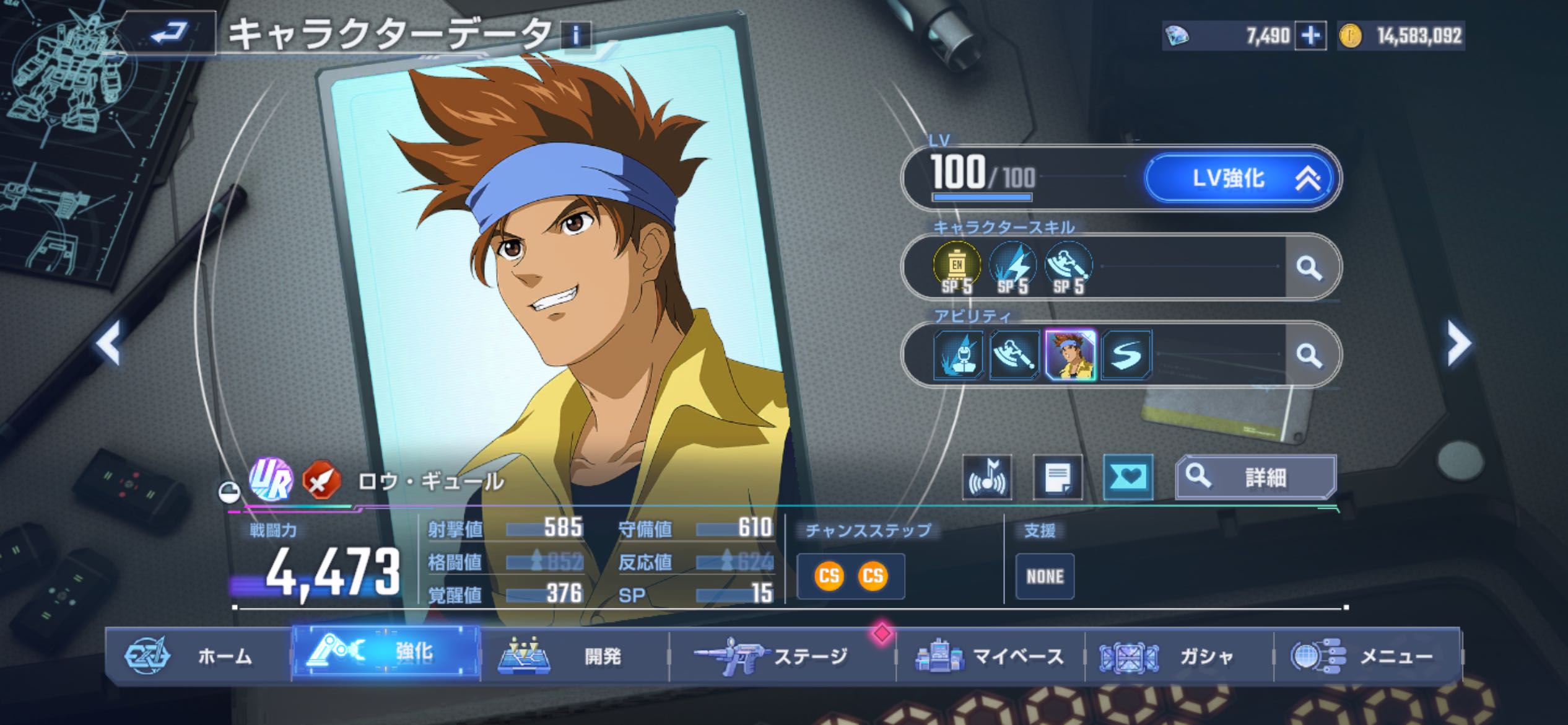This screenshot has width=1568, height=725.
Task: Switch to the previous character
Action: click(x=110, y=342)
